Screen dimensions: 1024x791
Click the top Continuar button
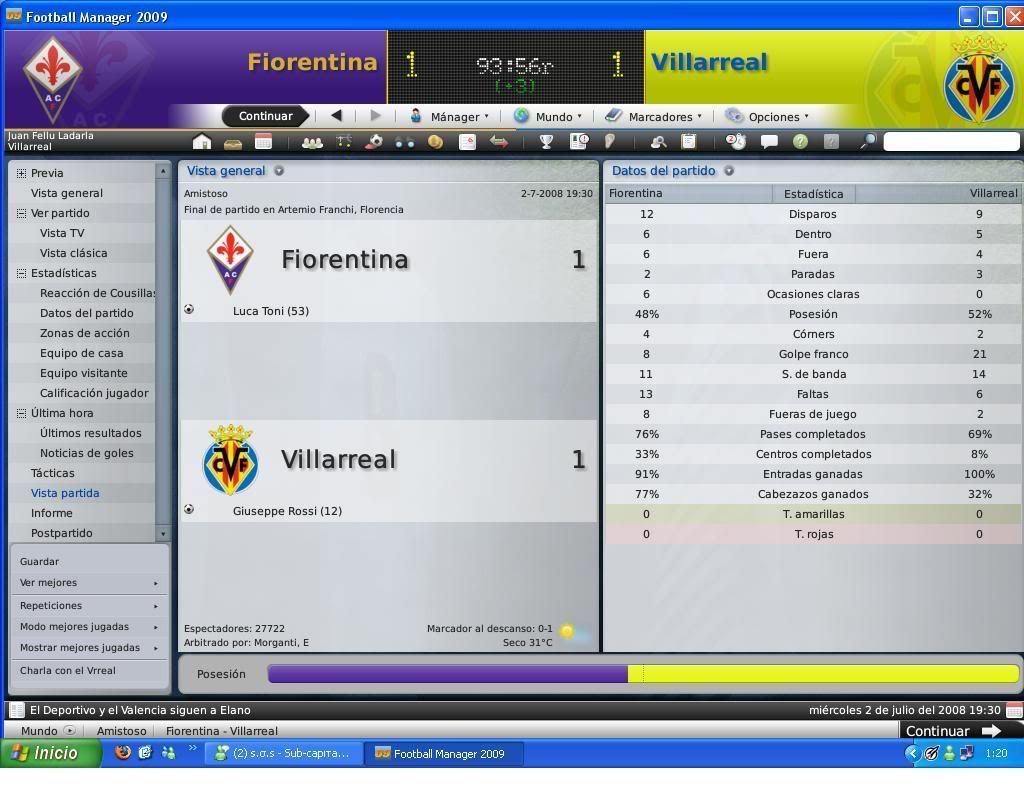[265, 116]
